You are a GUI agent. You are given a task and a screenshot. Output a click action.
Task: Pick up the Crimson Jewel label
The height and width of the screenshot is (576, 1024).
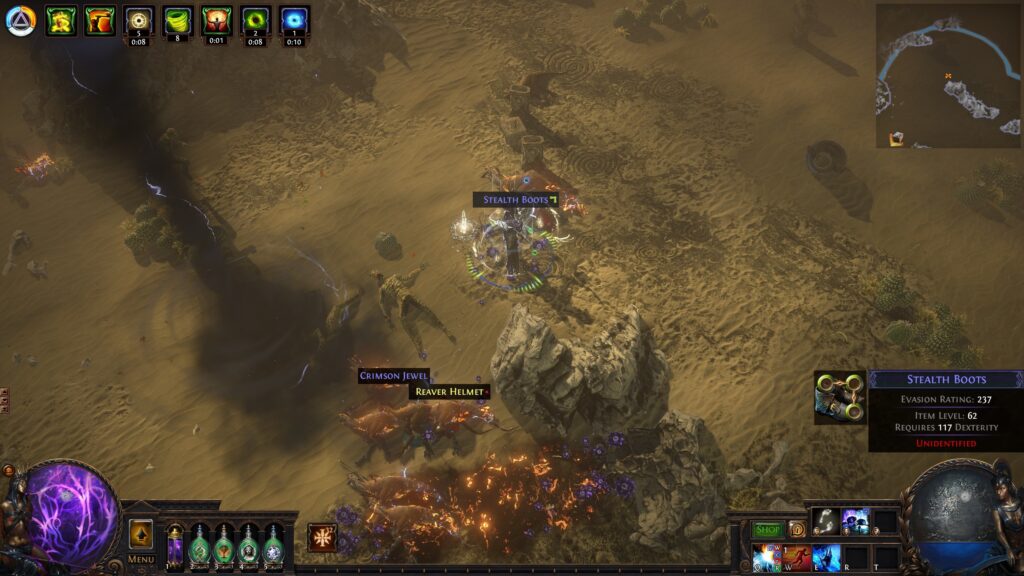tap(394, 376)
